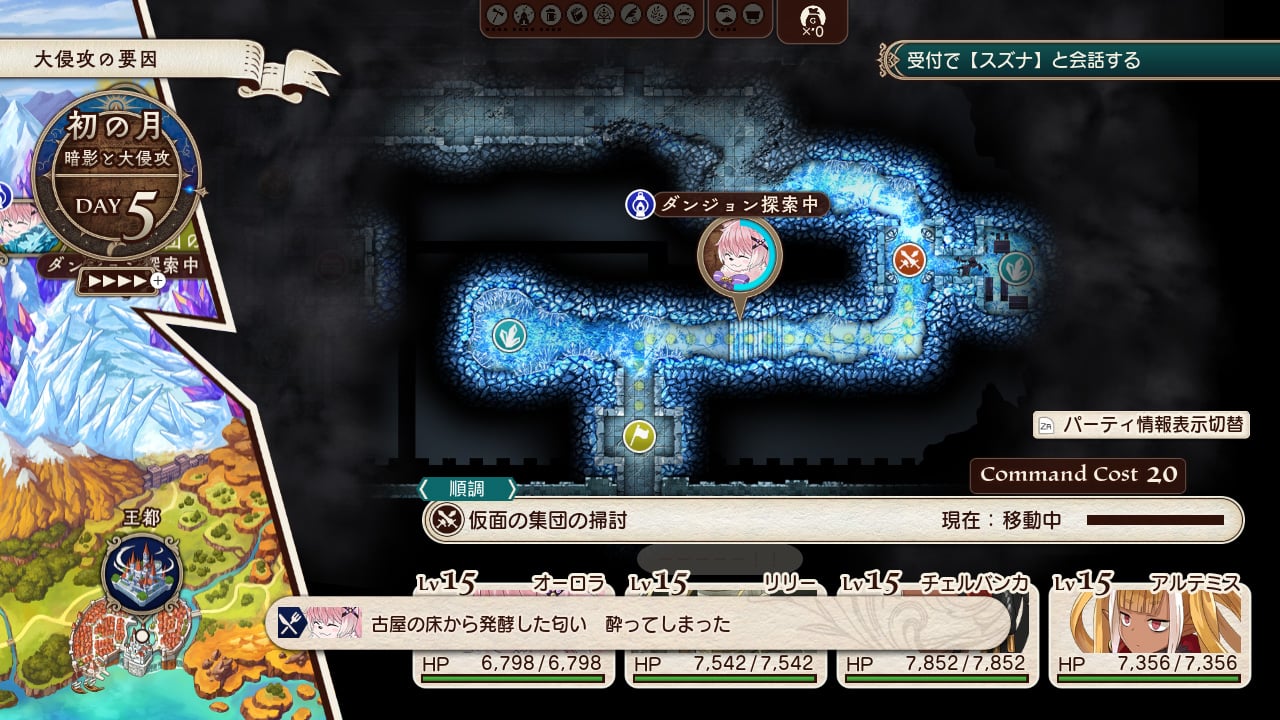Click the pink-haired party marker on dungeon map

point(740,256)
